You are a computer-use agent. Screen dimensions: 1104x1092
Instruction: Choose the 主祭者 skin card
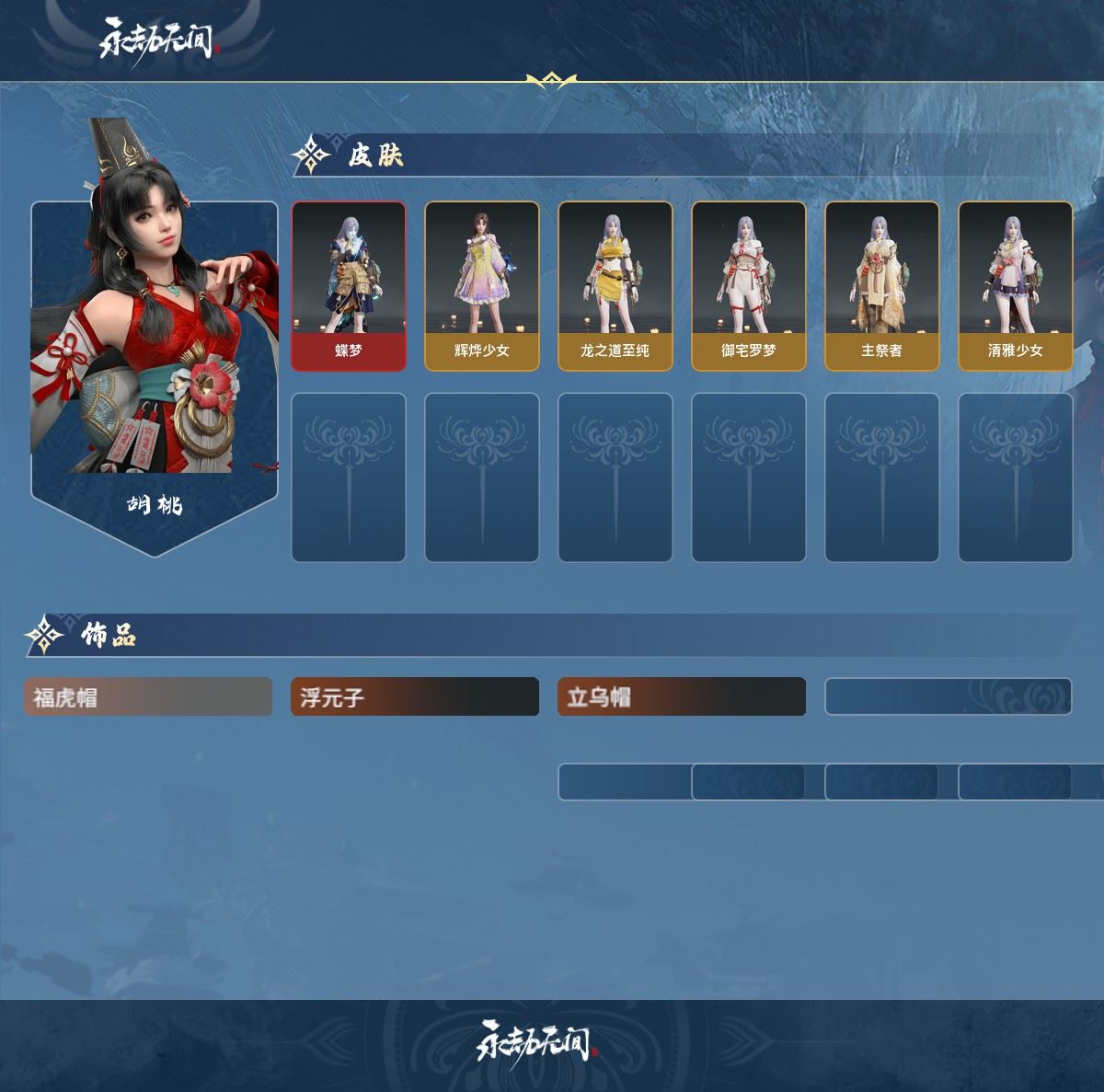pyautogui.click(x=881, y=285)
